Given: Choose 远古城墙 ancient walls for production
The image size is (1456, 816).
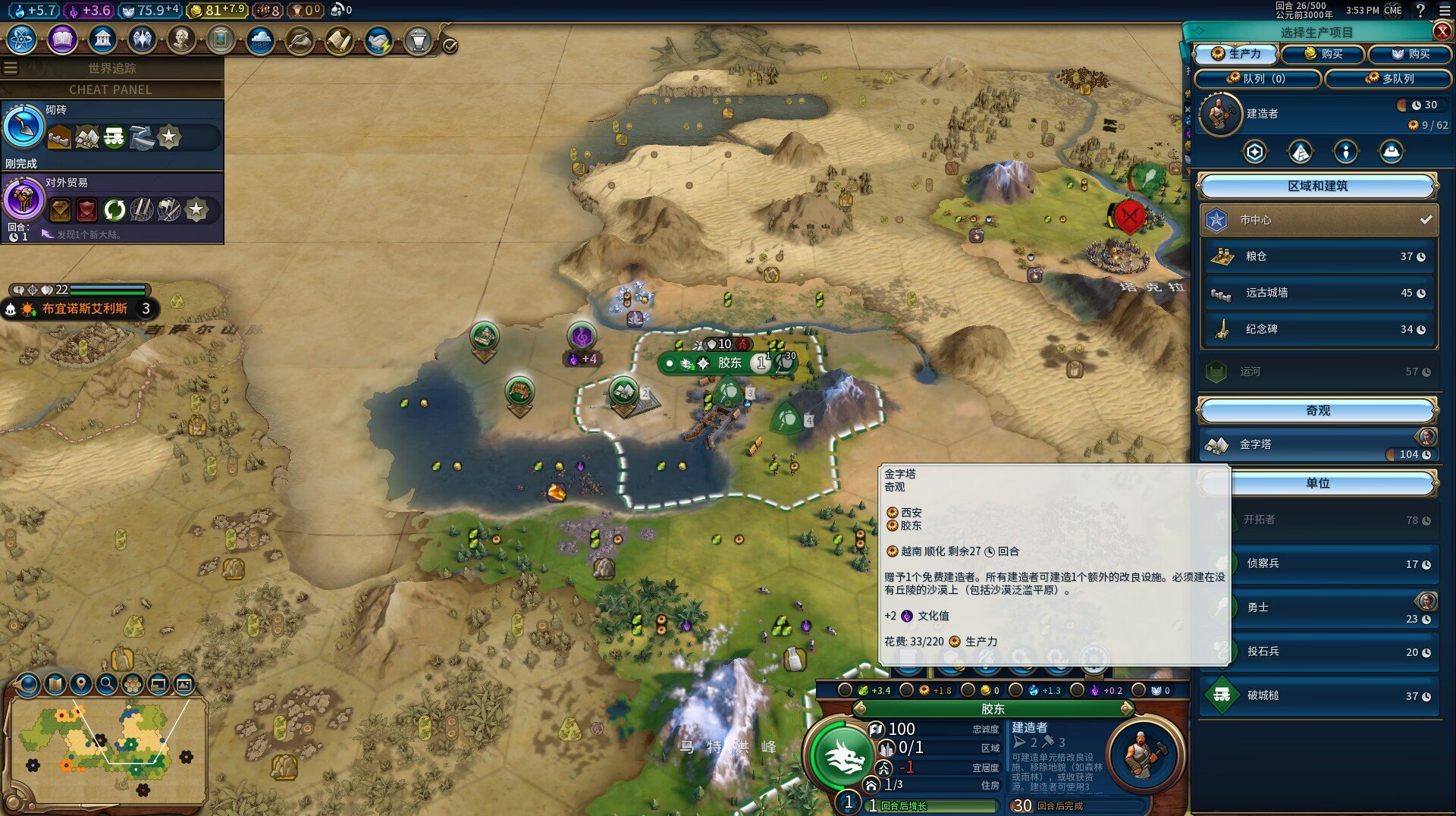Looking at the screenshot, I should [1318, 293].
